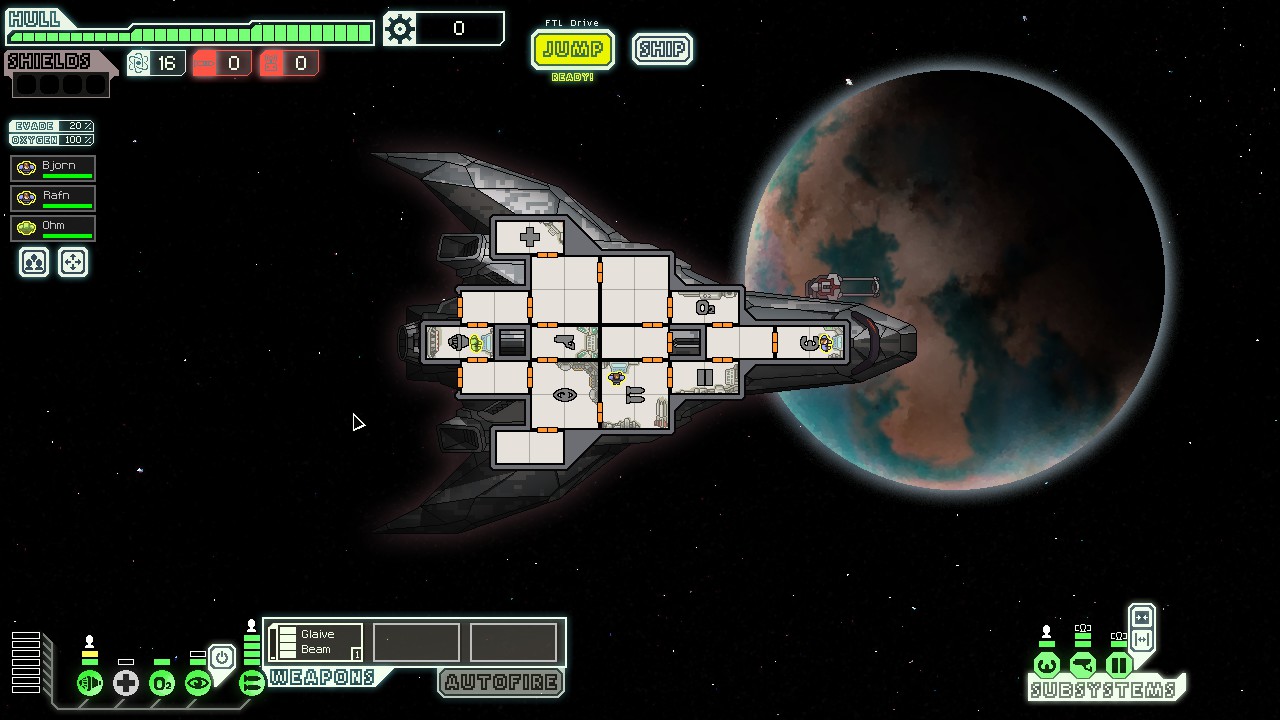
Task: Select the piloting subsystem icon
Action: click(x=1047, y=665)
